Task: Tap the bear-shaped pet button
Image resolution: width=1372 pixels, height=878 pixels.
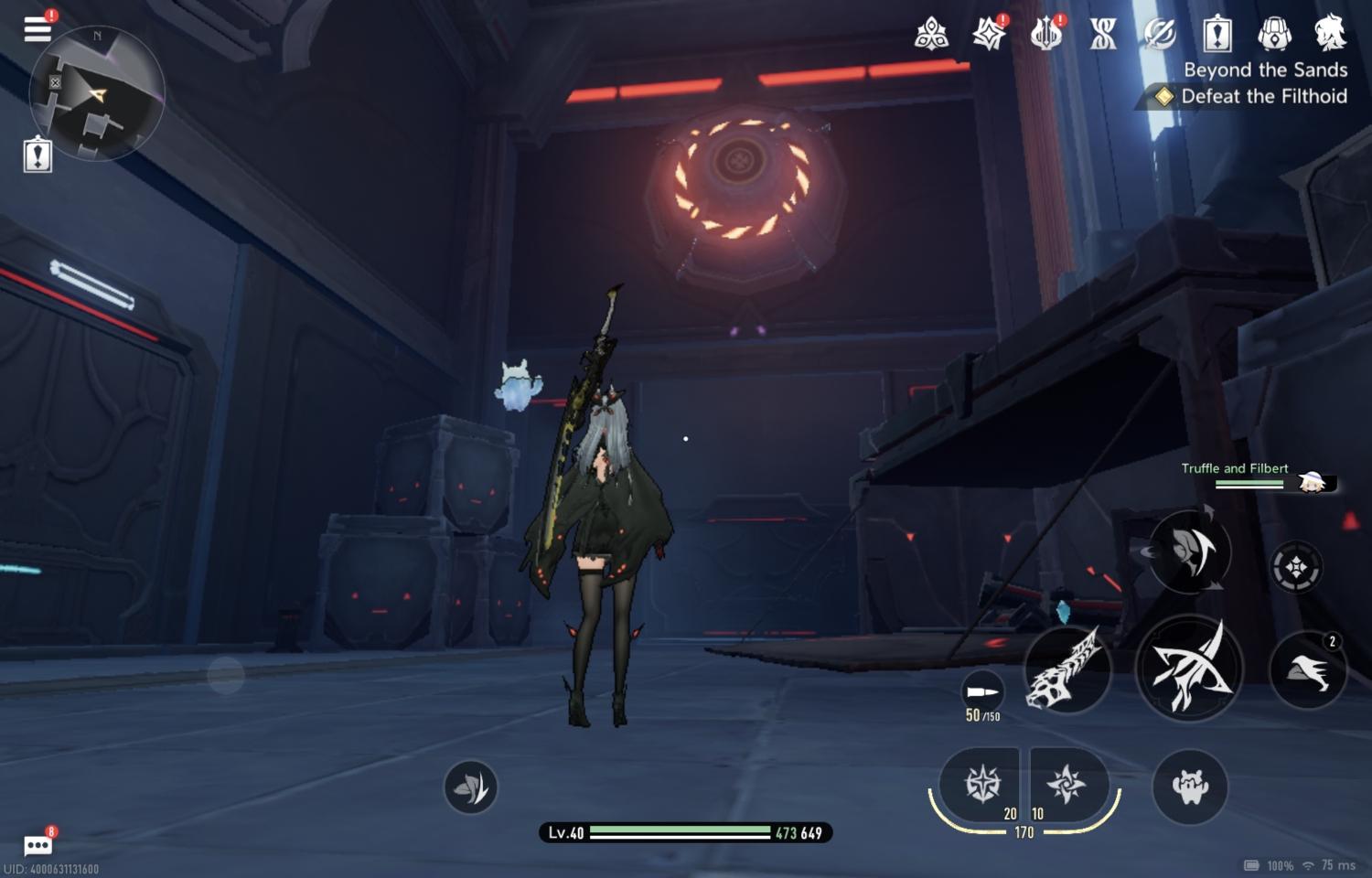Action: (x=1190, y=786)
